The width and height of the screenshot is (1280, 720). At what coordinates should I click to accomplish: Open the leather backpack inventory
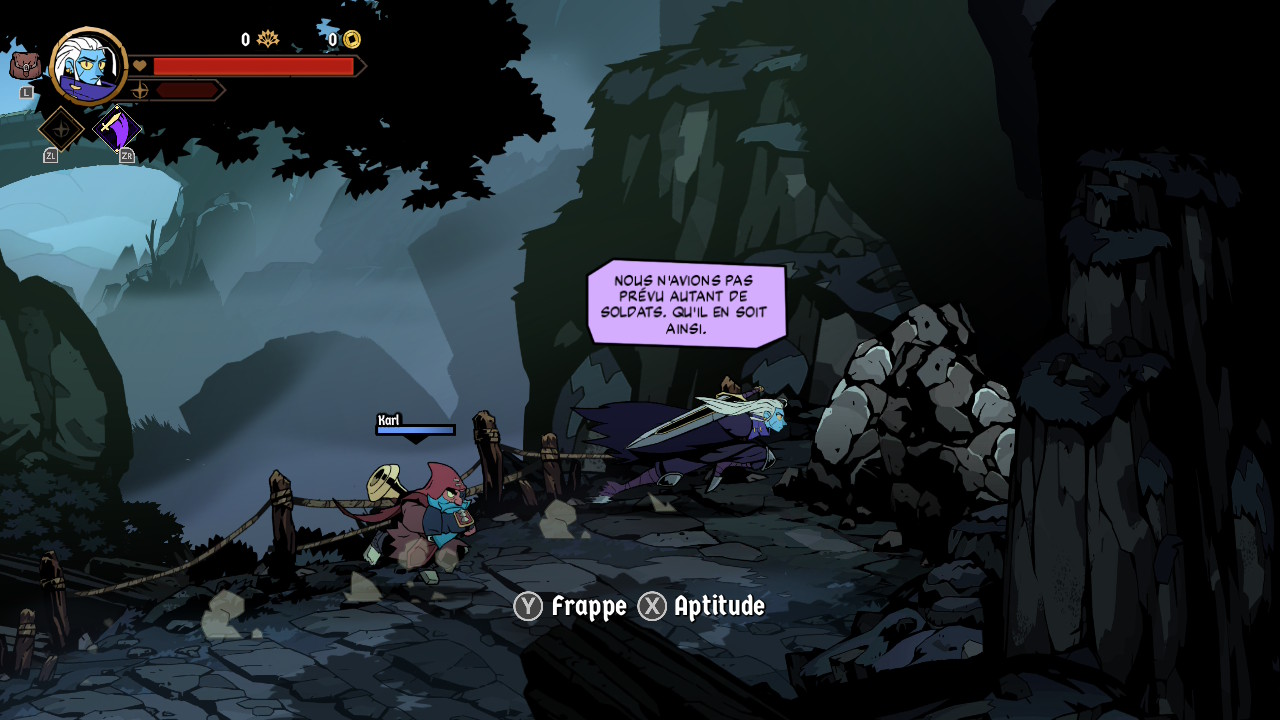(25, 66)
